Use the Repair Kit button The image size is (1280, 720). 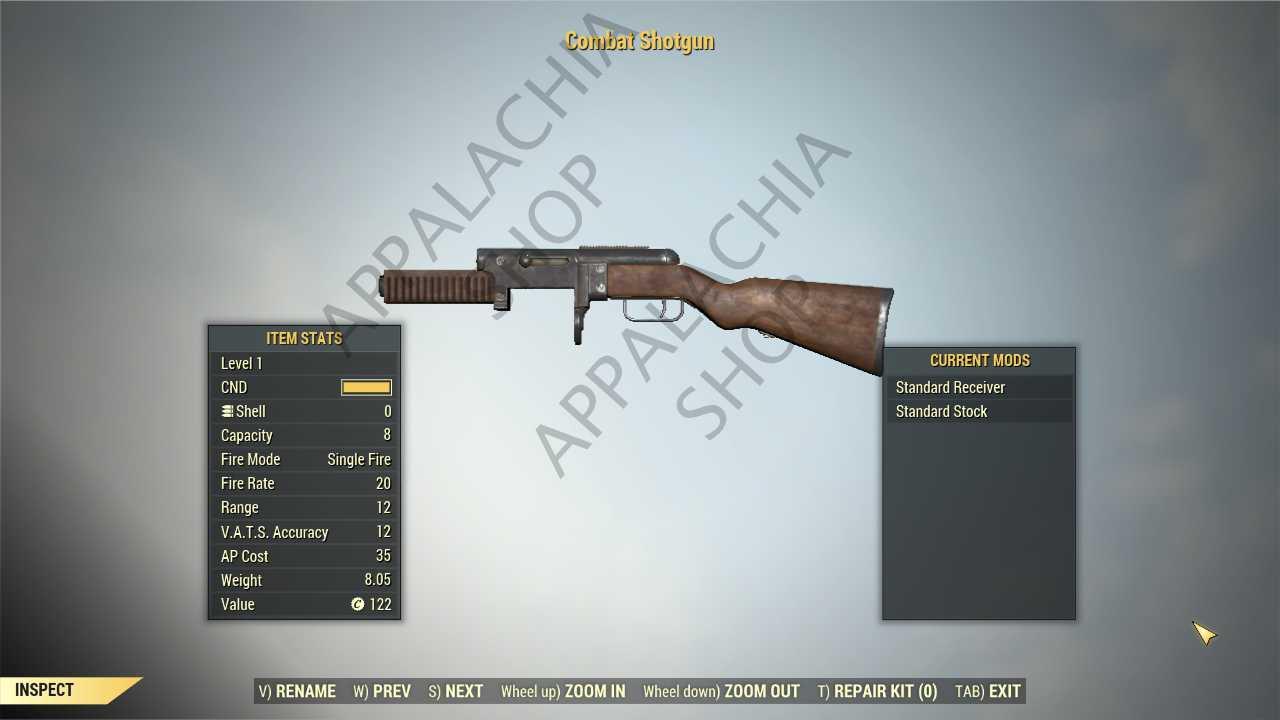877,691
